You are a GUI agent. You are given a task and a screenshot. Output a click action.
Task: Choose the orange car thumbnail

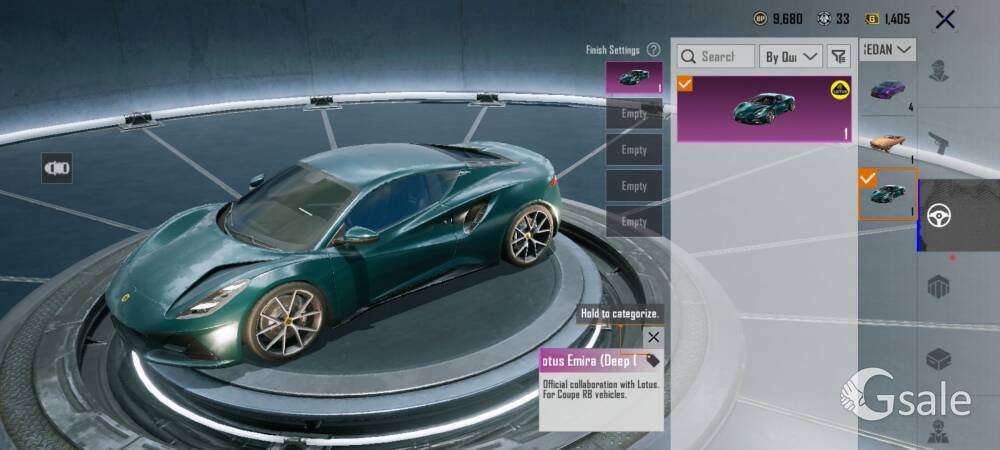pos(887,141)
